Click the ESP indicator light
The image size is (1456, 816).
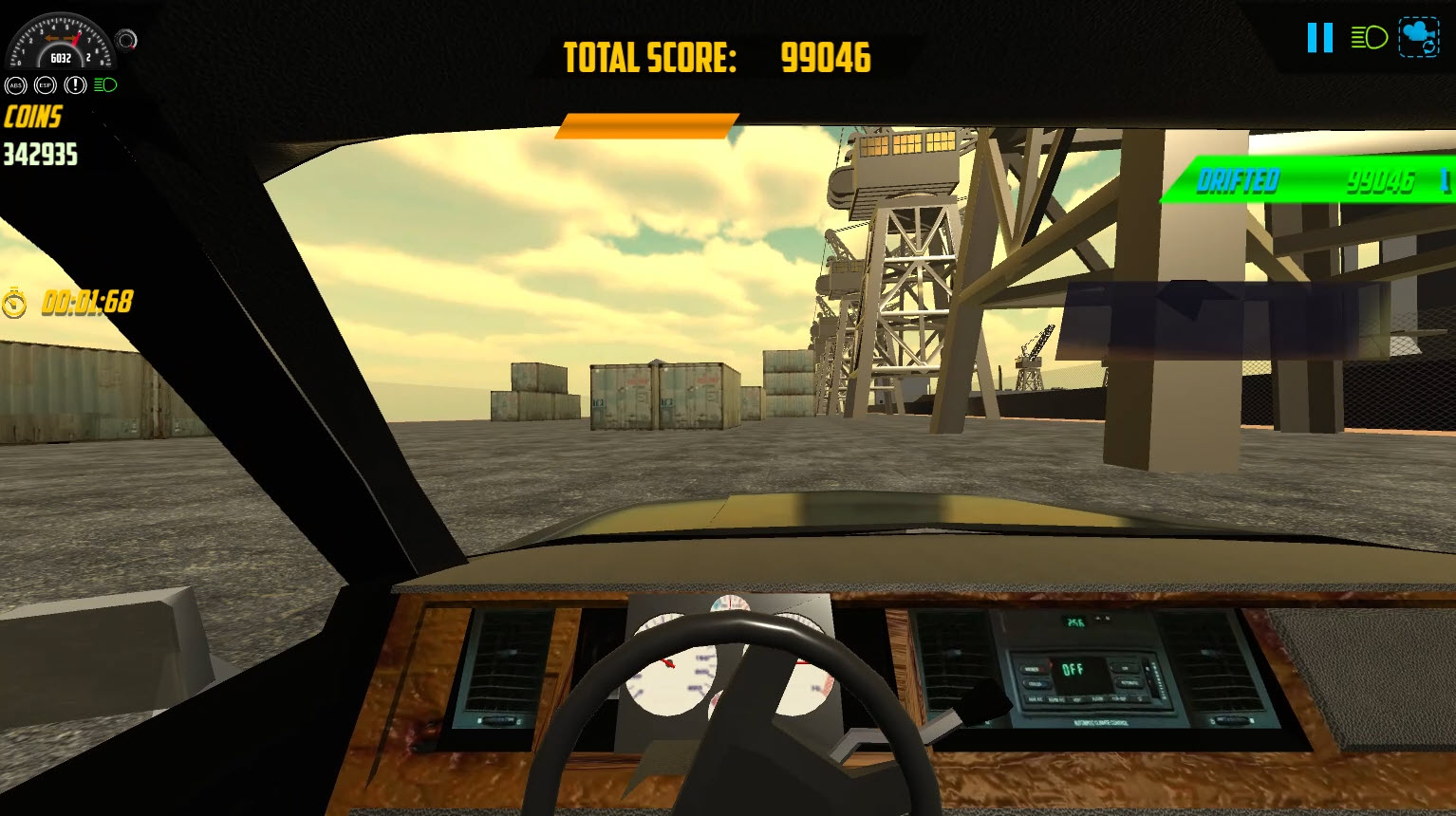(45, 85)
